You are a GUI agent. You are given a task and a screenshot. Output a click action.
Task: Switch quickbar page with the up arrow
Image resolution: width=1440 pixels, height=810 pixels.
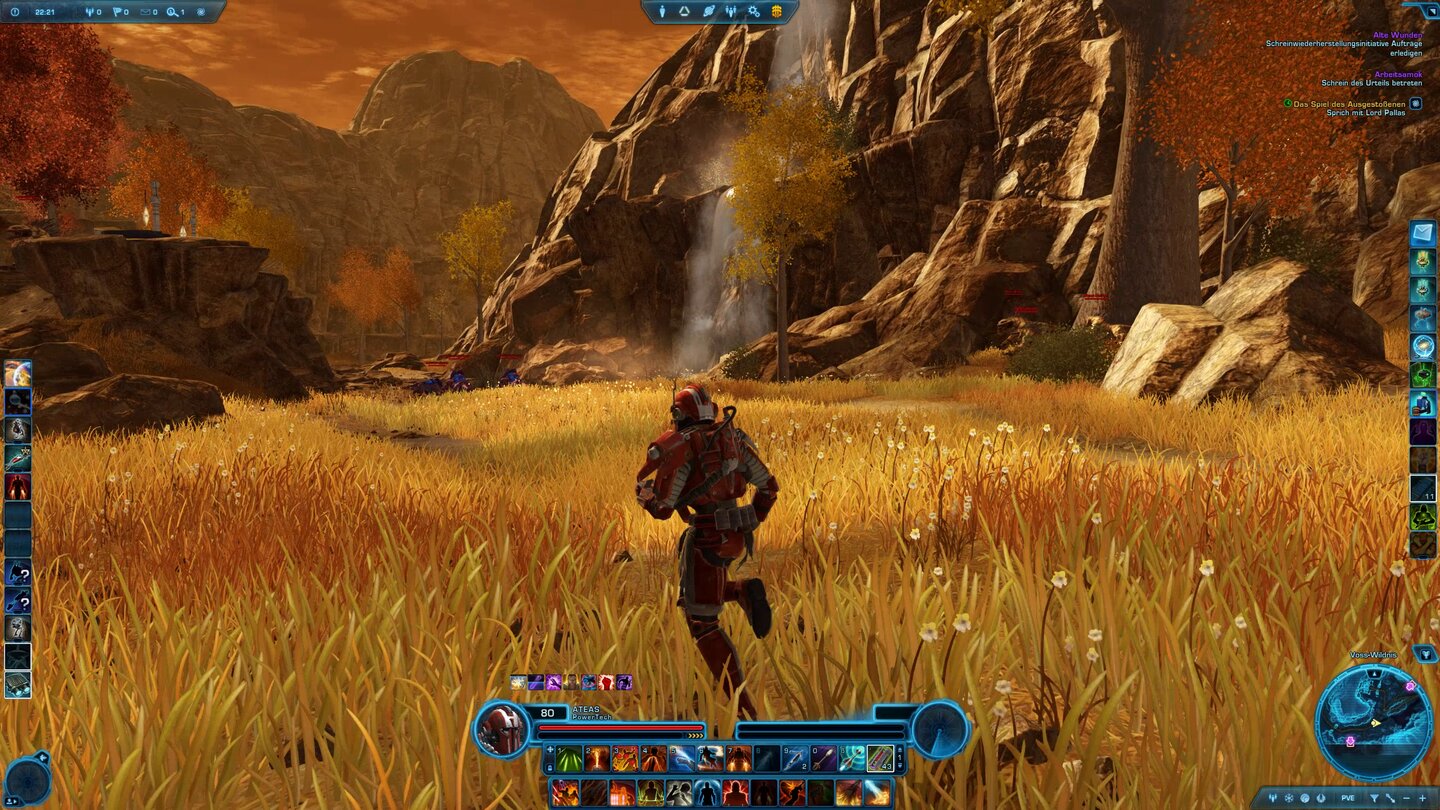click(x=900, y=749)
